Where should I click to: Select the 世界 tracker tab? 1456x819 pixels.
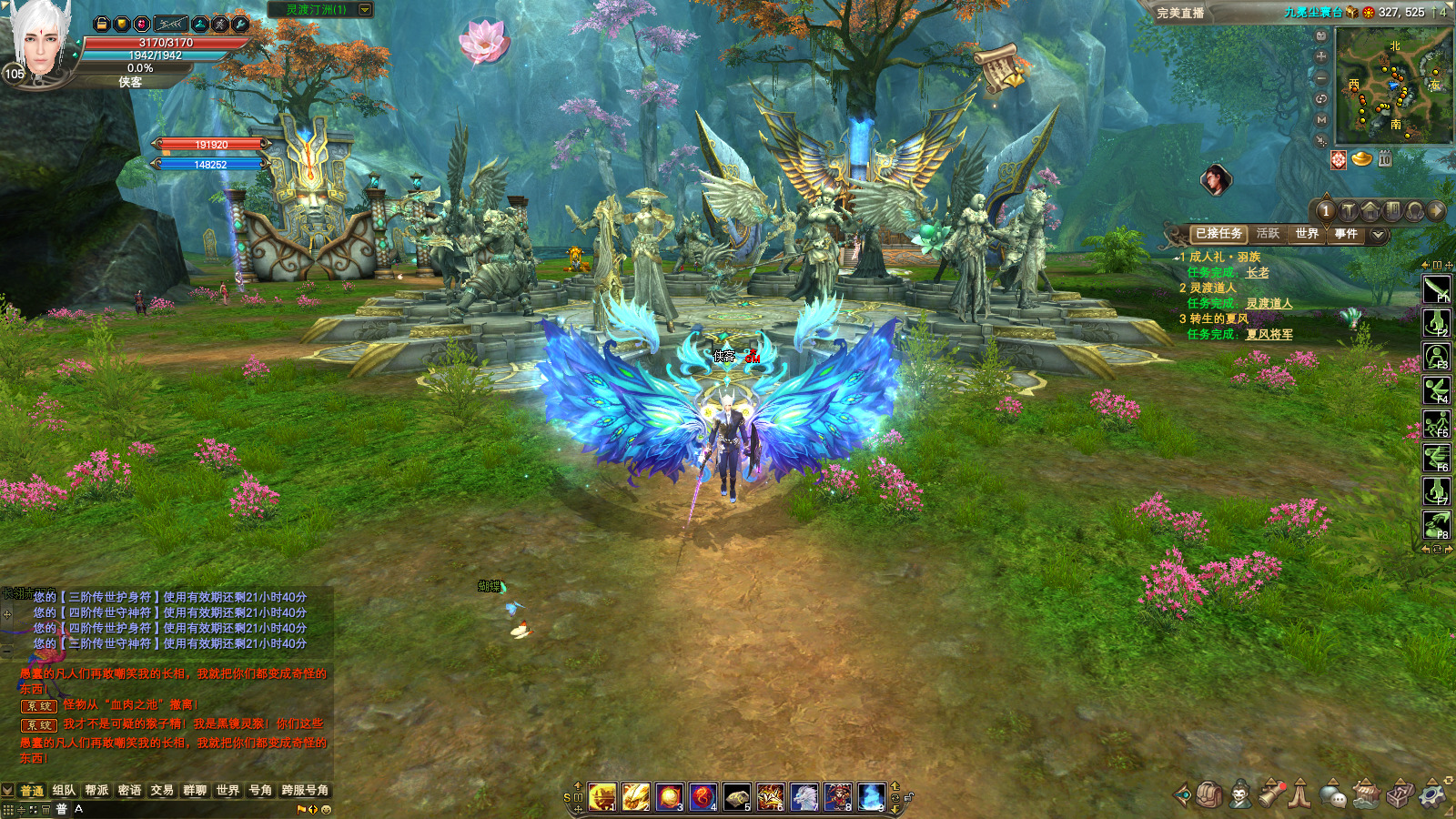1307,234
